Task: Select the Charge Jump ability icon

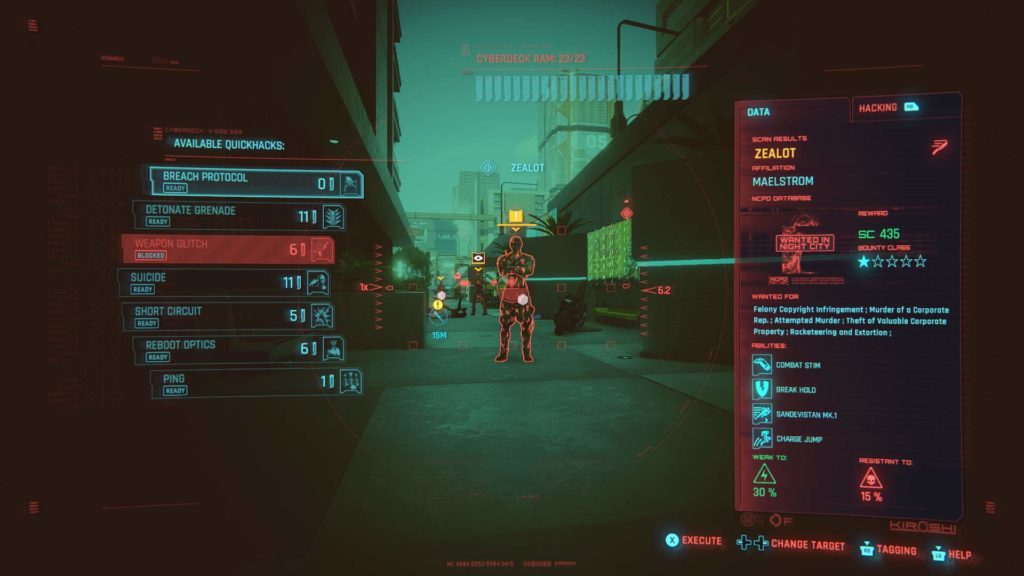Action: coord(763,438)
